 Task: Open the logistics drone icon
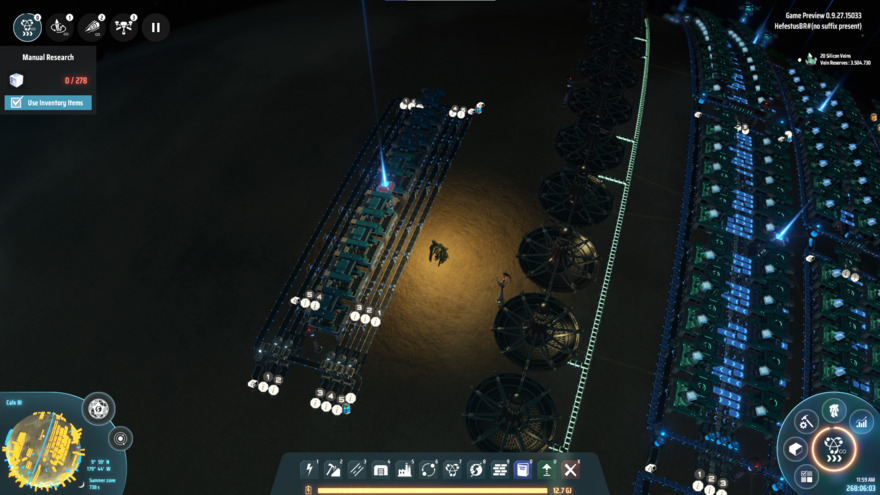124,27
